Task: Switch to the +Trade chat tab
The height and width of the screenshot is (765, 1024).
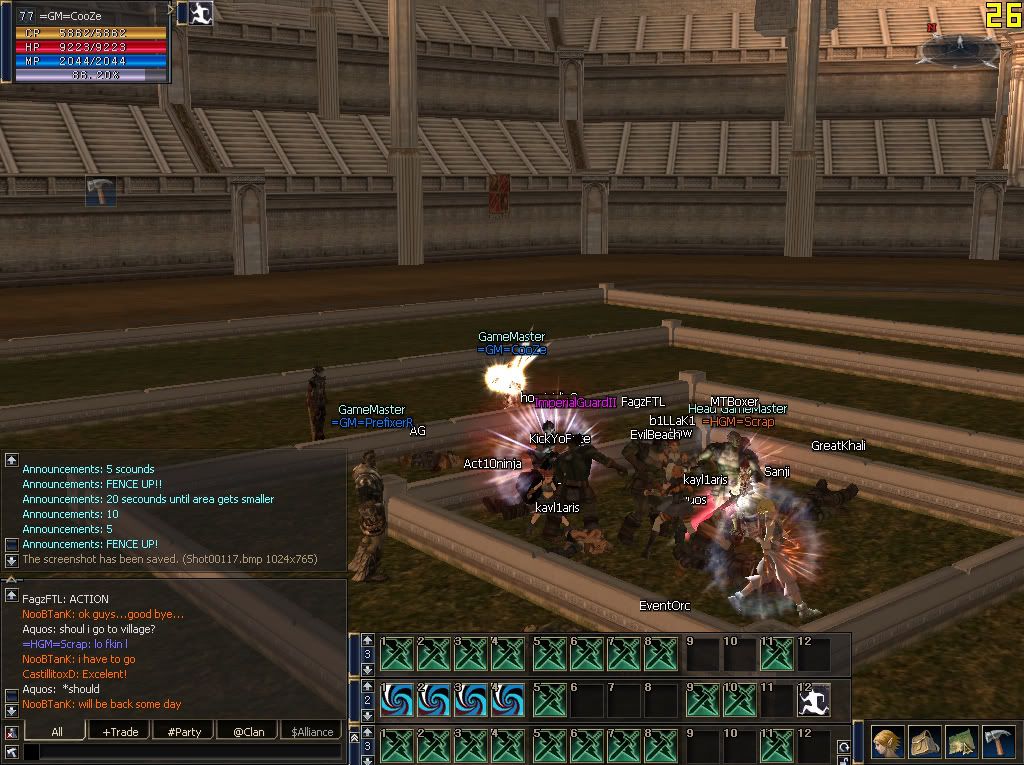Action: (x=120, y=731)
